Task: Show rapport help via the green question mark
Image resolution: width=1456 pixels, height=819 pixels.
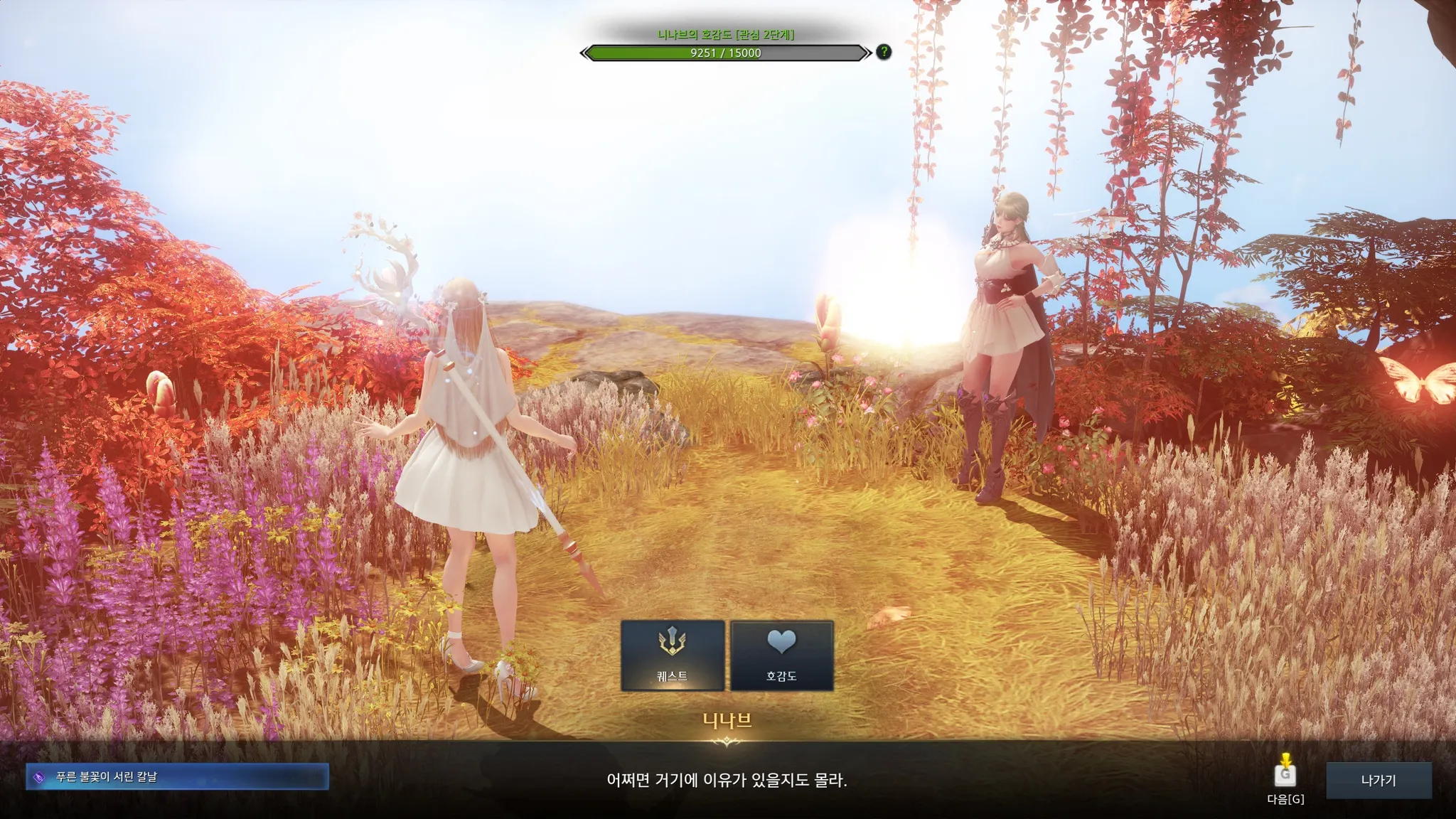Action: coord(884,52)
